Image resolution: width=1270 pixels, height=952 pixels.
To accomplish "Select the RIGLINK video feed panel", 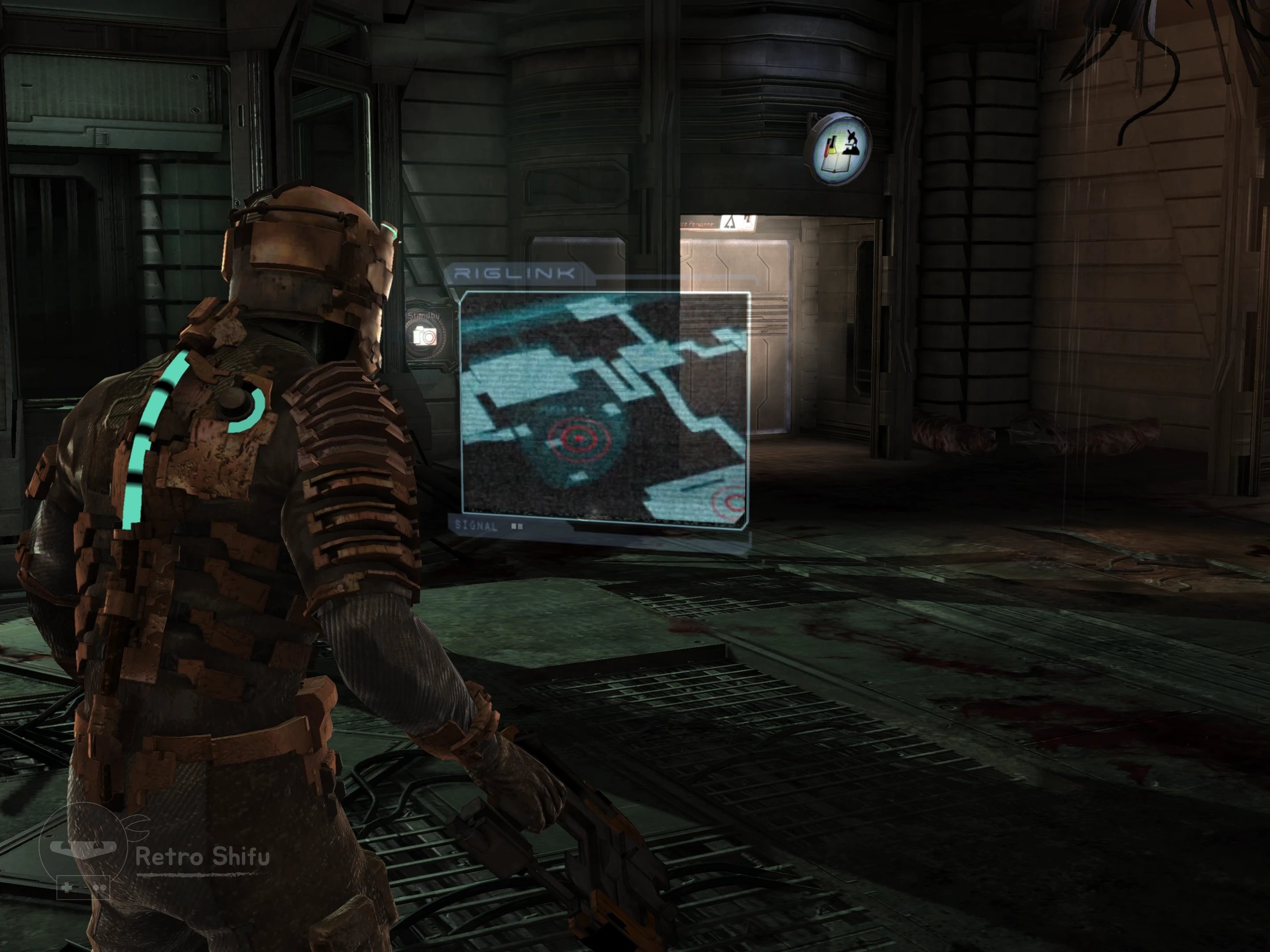I will 605,409.
